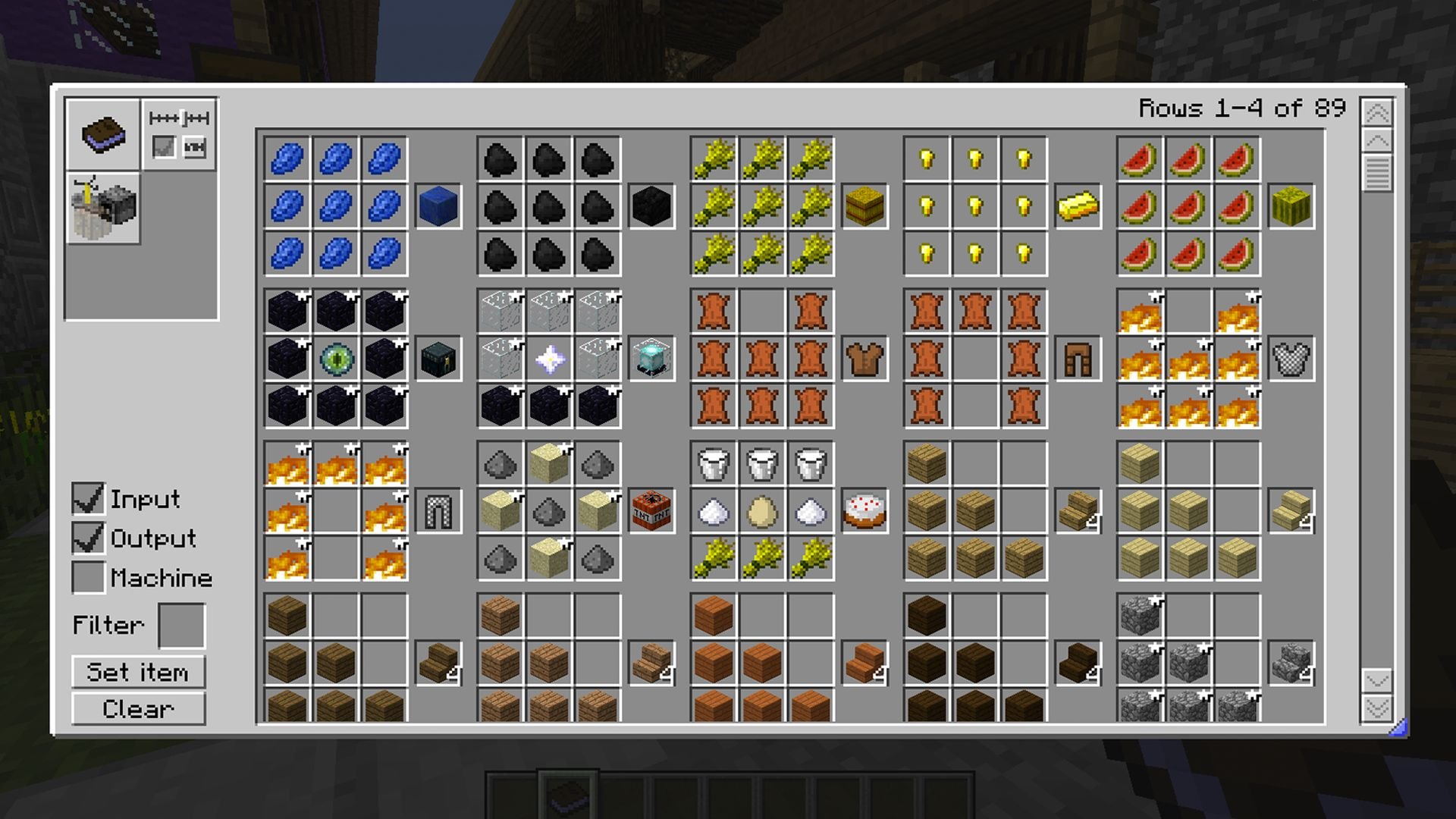The image size is (1456, 819).
Task: Choose the coal block recipe output
Action: (x=651, y=206)
